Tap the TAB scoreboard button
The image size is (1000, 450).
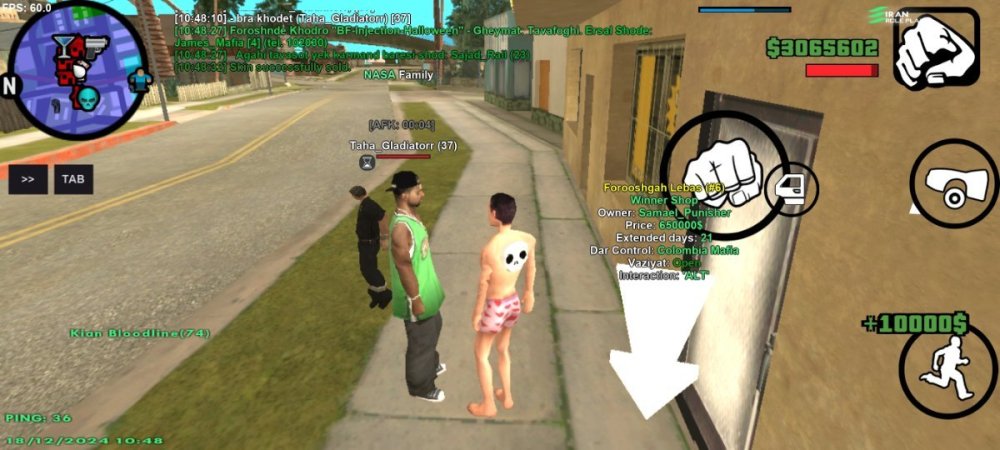click(73, 179)
